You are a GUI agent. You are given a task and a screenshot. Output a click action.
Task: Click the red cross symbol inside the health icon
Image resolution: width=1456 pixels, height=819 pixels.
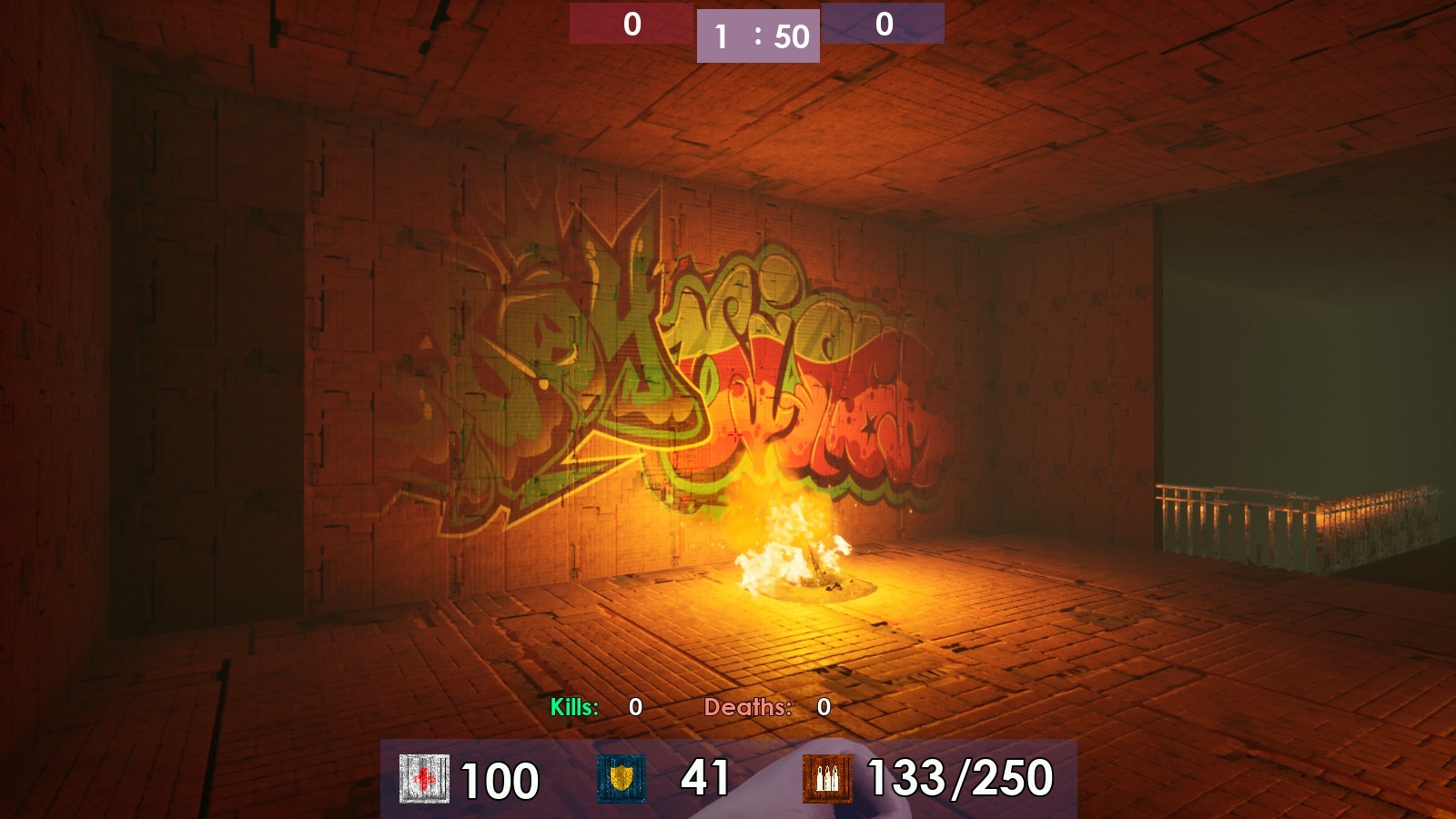pyautogui.click(x=425, y=778)
